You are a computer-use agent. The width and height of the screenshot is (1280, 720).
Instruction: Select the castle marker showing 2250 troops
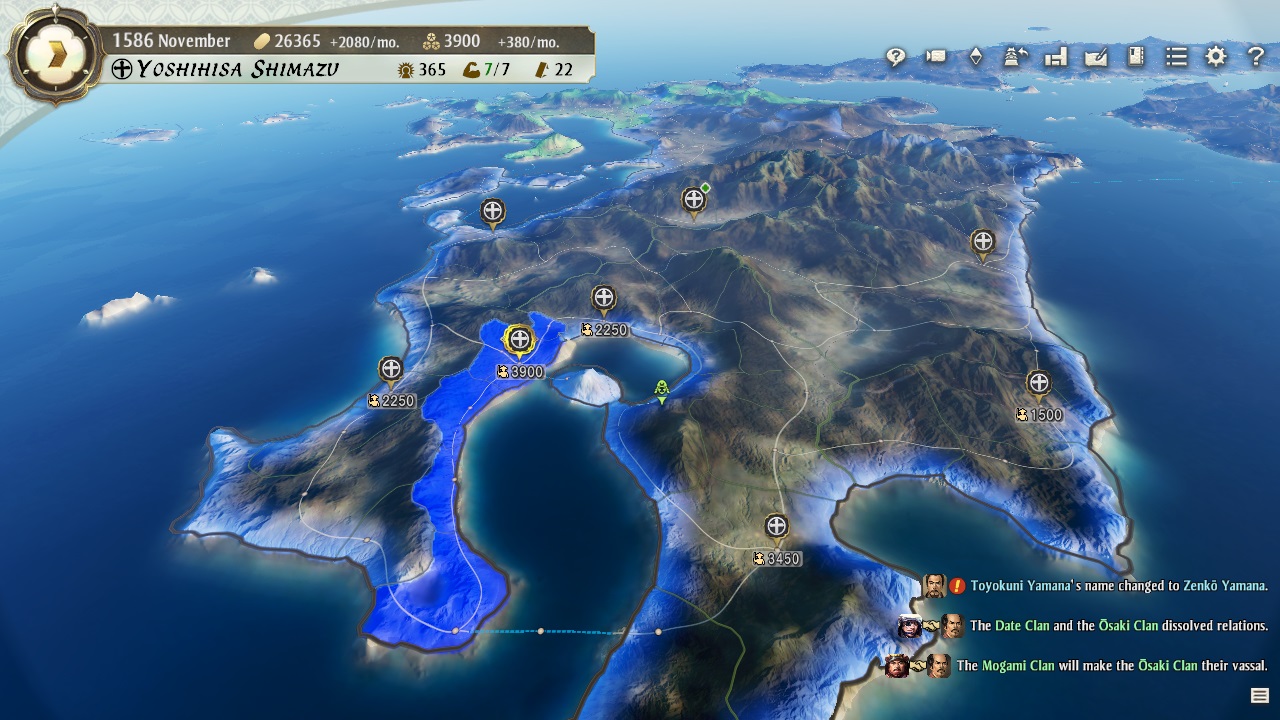[390, 370]
